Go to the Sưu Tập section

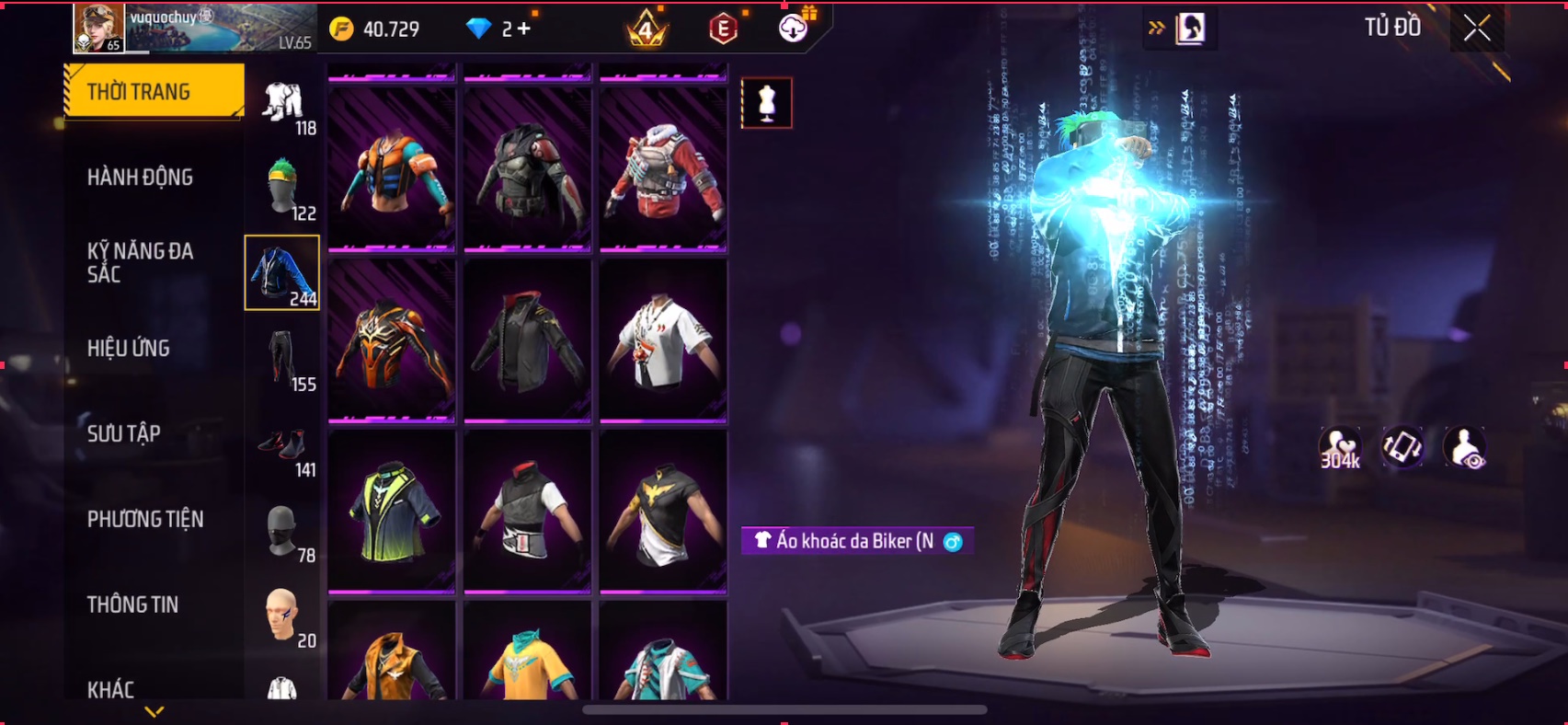click(x=124, y=433)
